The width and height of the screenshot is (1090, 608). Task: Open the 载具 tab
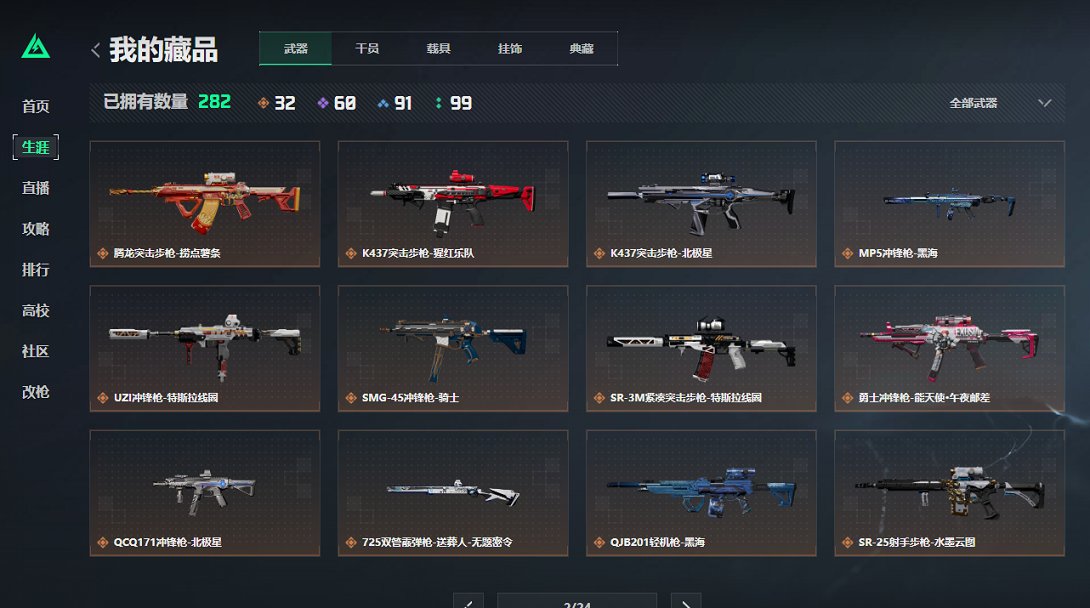[438, 49]
